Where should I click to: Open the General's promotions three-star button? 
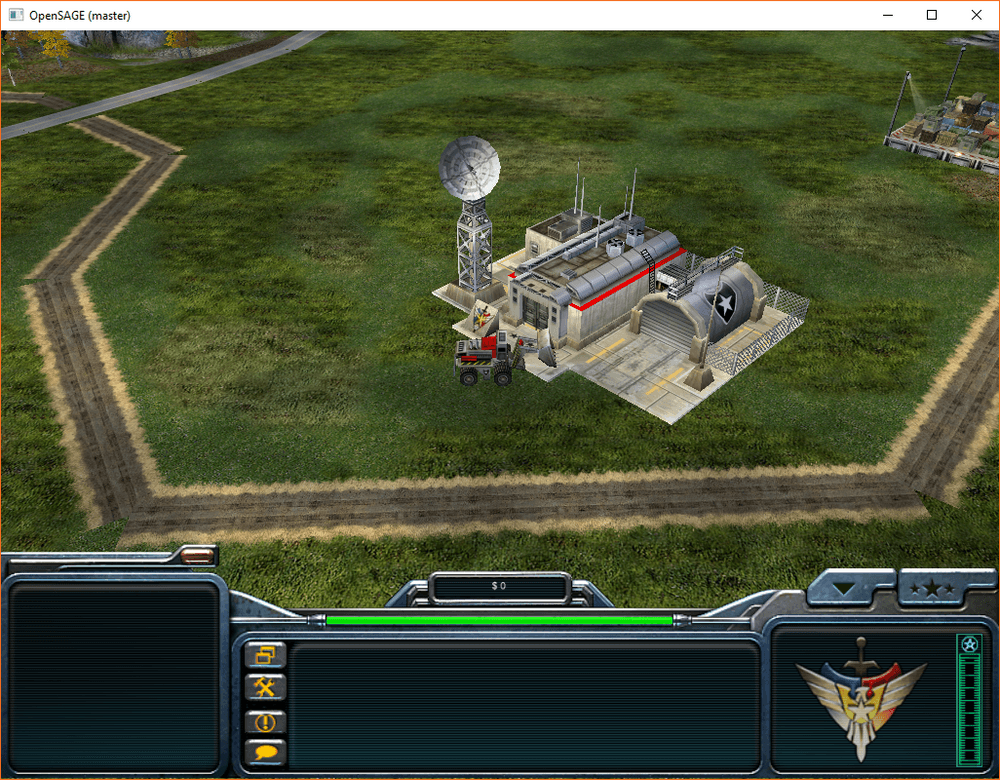click(x=932, y=589)
